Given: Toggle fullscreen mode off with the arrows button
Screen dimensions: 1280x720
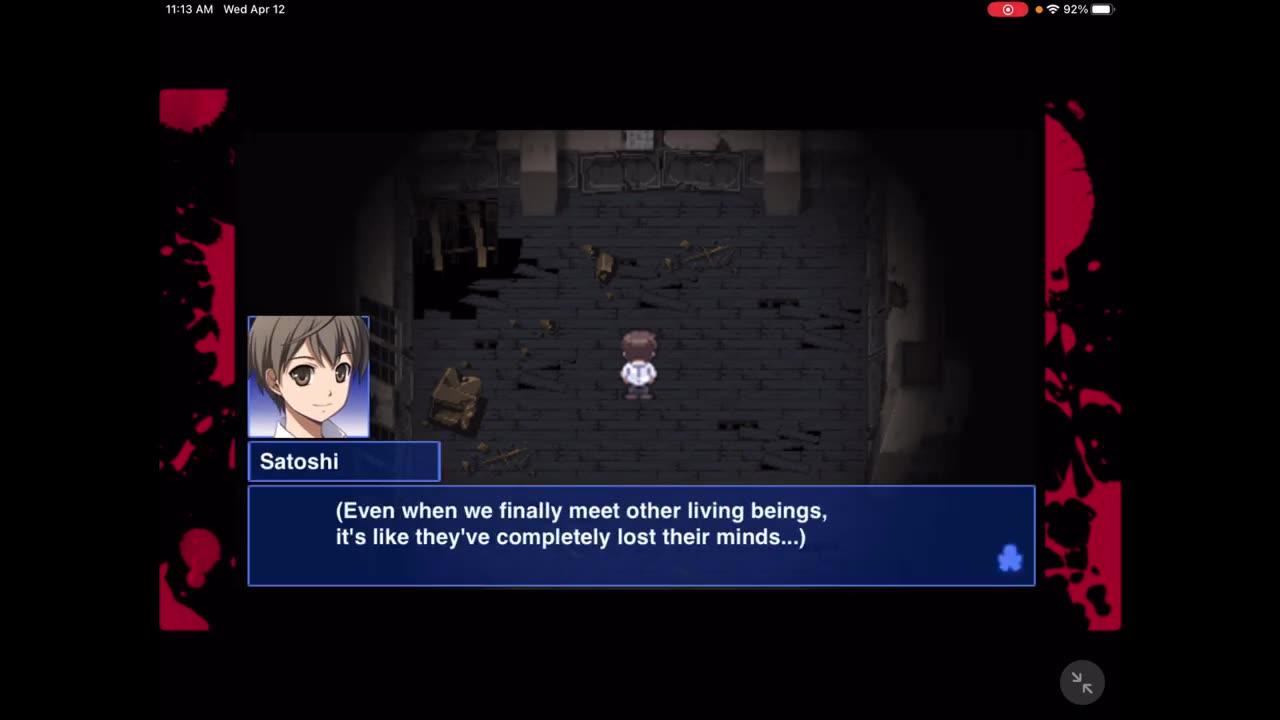Looking at the screenshot, I should pos(1082,682).
